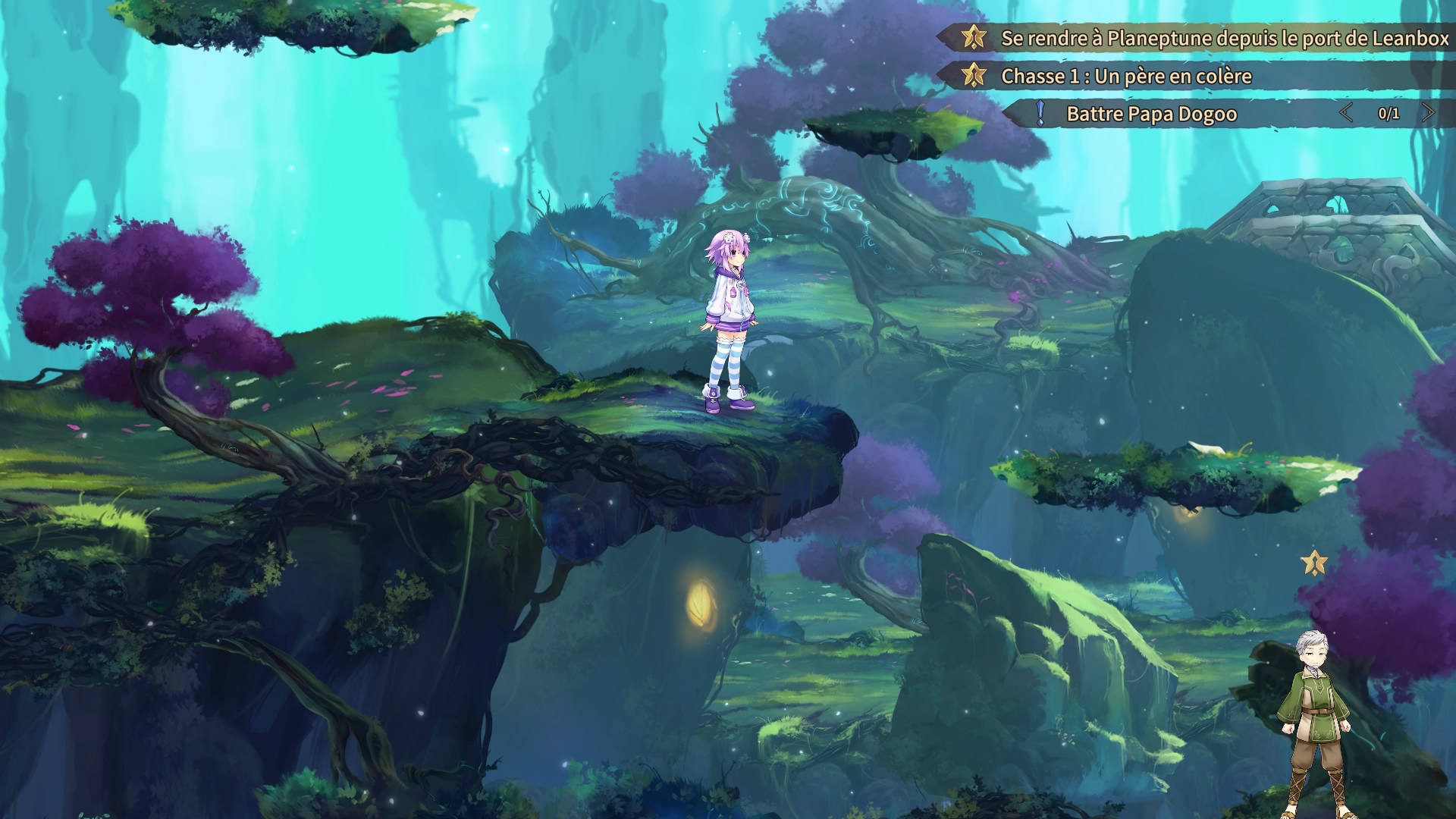1456x819 pixels.
Task: Select the 'Battre Papa Dogoo' objective
Action: click(1151, 114)
